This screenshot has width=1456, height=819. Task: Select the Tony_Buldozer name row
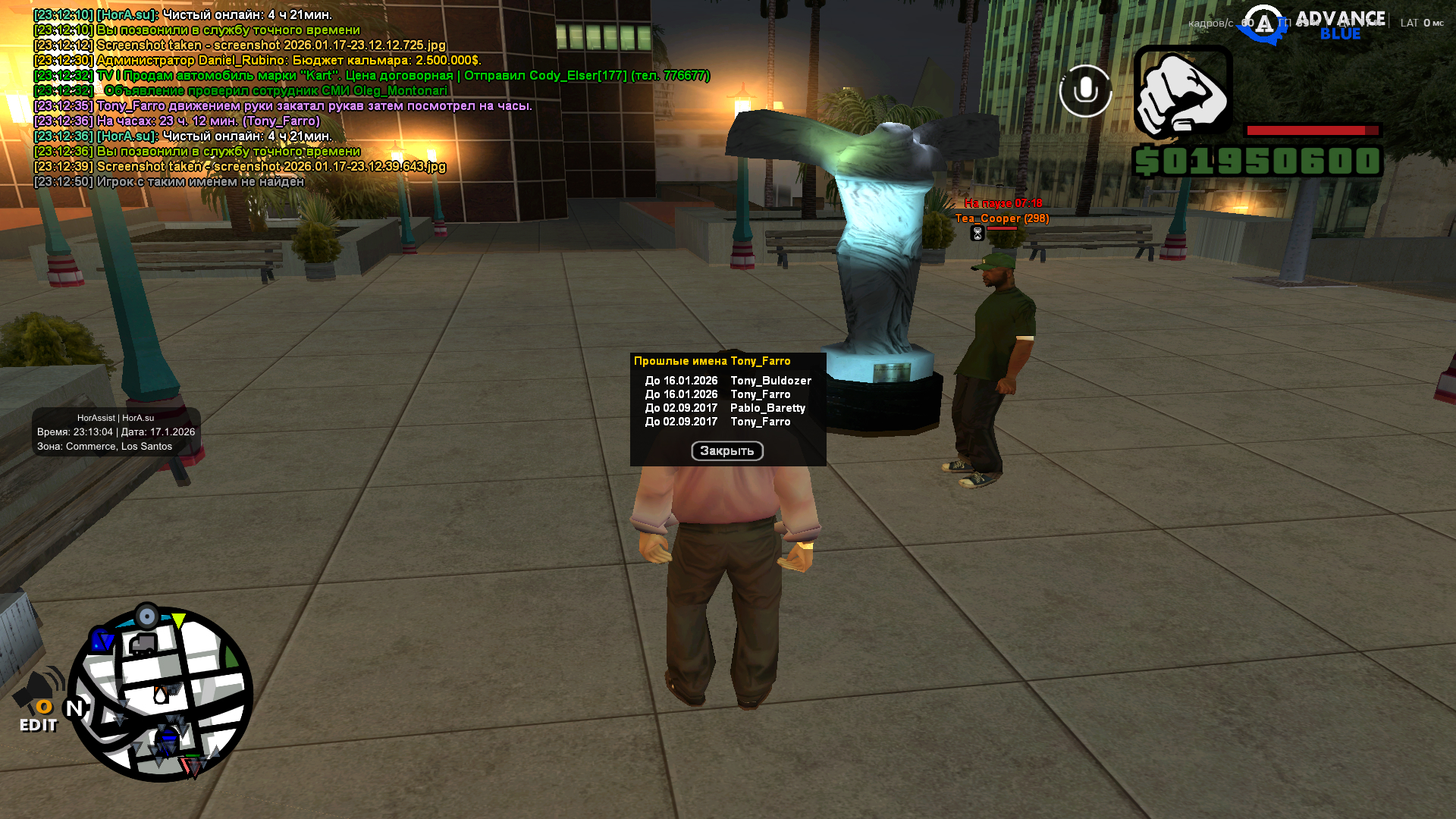click(727, 381)
